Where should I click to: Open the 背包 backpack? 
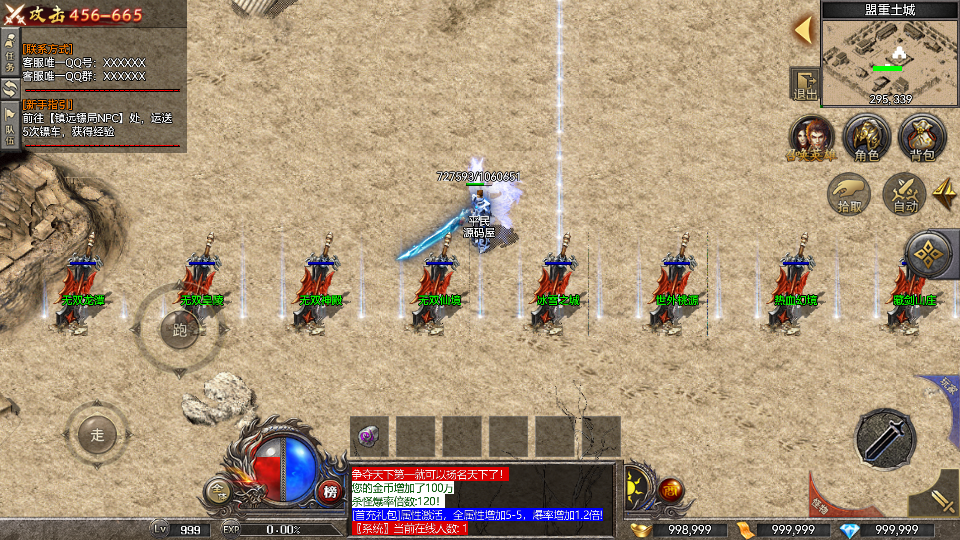click(921, 138)
